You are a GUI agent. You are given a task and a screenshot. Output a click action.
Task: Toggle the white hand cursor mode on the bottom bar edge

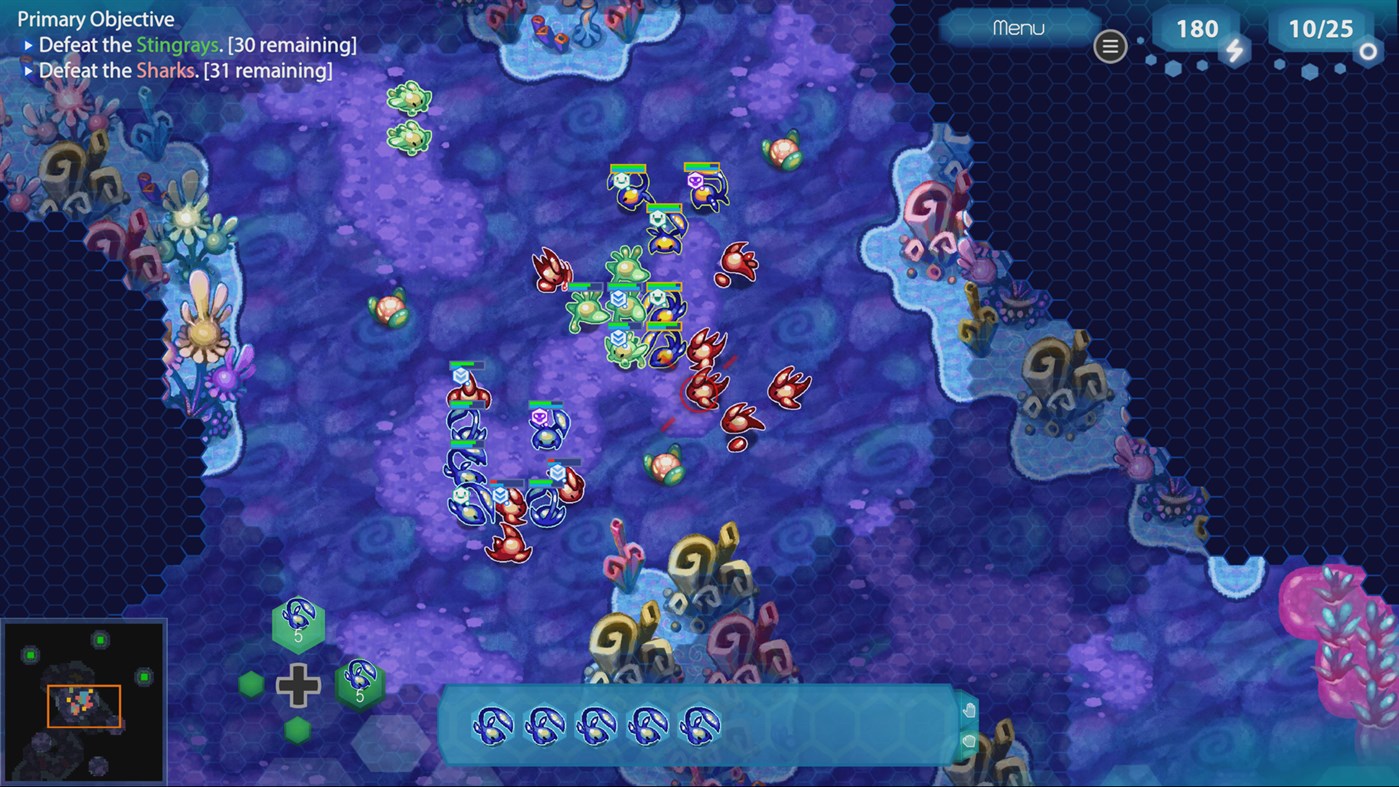pyautogui.click(x=969, y=710)
